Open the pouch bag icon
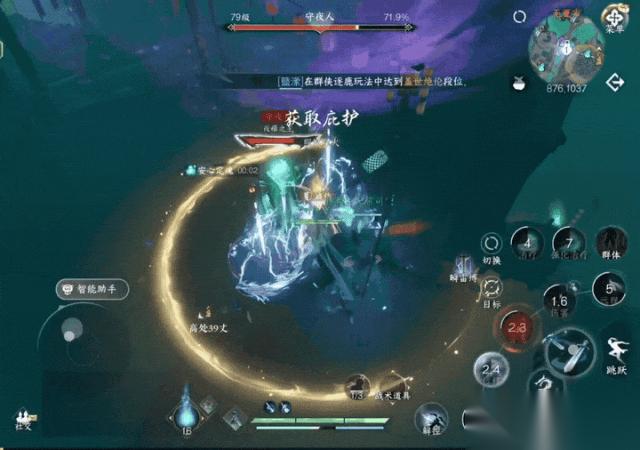Screen dimensions: 640x450 [519, 84]
